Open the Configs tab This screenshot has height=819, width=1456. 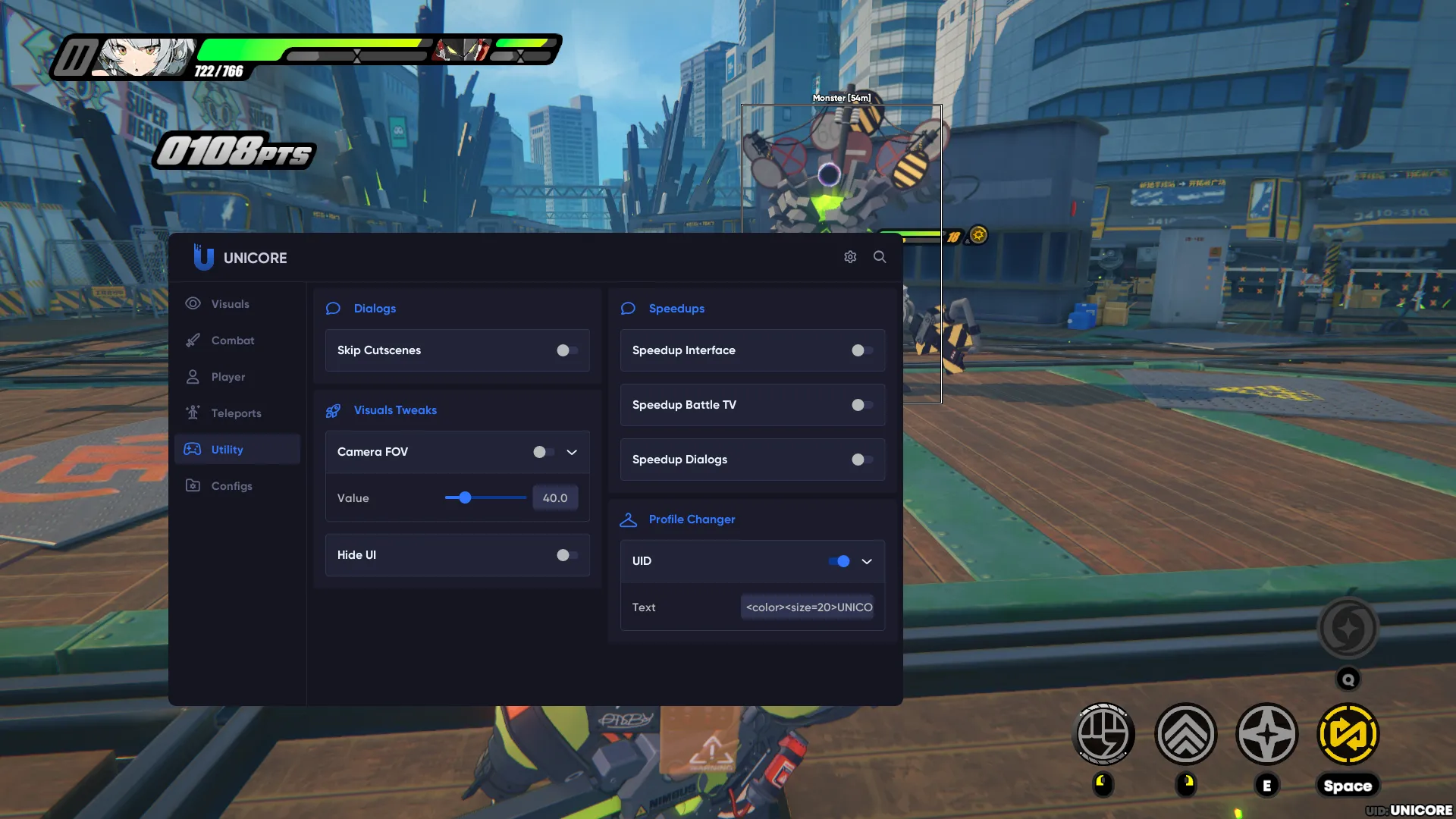pyautogui.click(x=231, y=486)
